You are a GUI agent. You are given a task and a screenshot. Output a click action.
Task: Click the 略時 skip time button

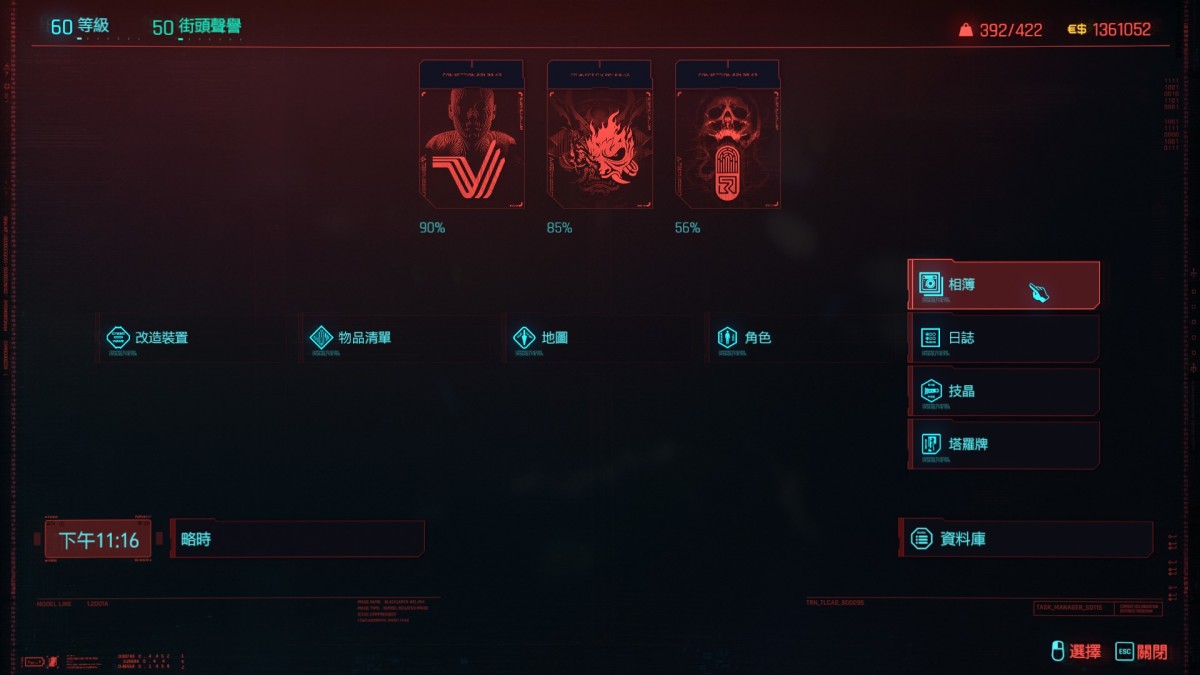click(296, 539)
